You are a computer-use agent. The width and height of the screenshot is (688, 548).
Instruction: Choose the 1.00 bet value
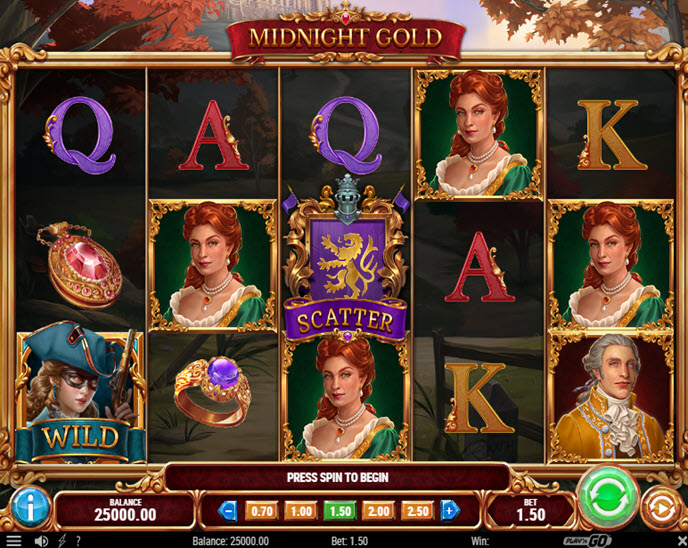coord(299,510)
